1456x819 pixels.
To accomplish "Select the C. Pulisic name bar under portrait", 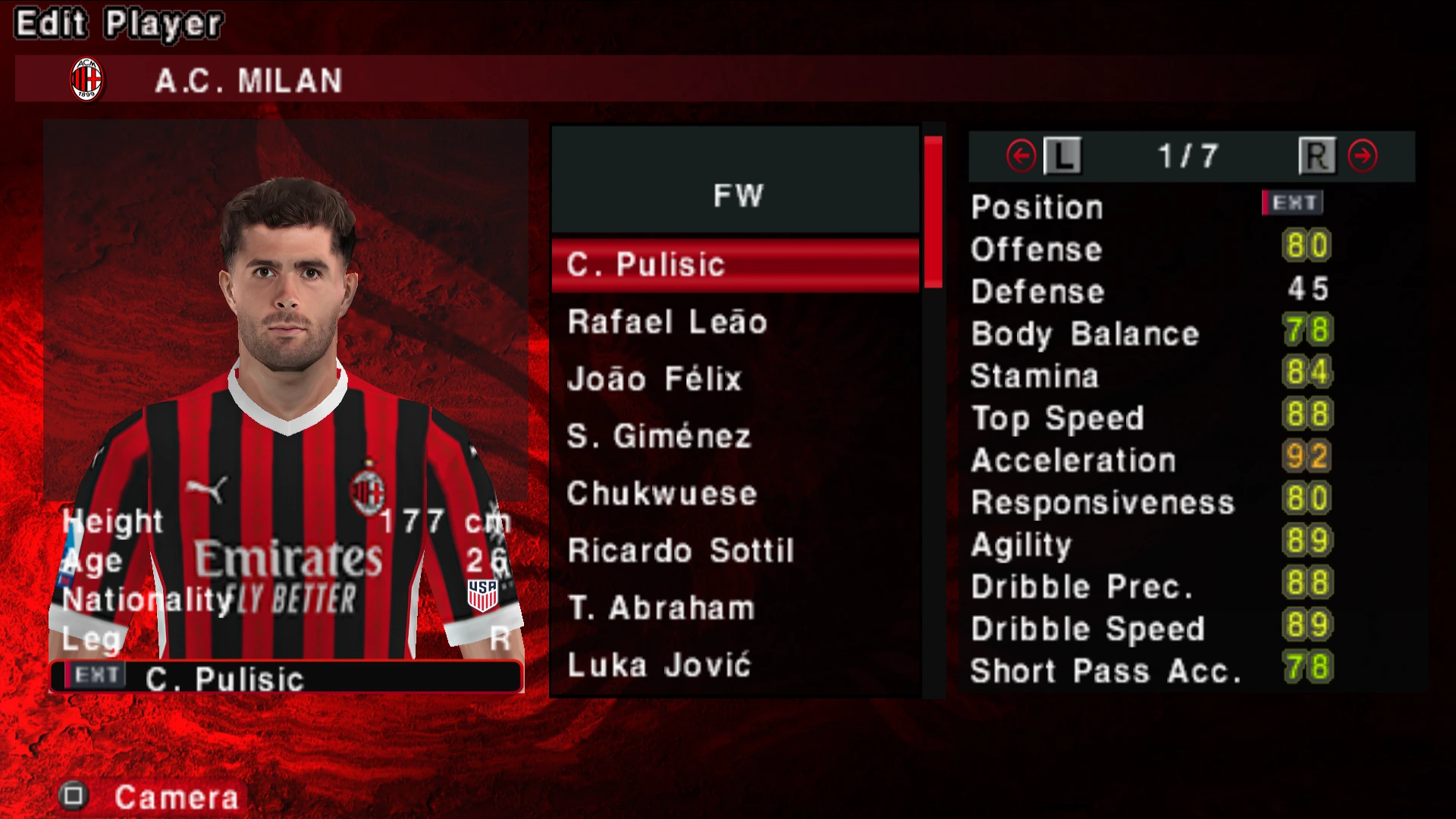I will click(x=287, y=677).
